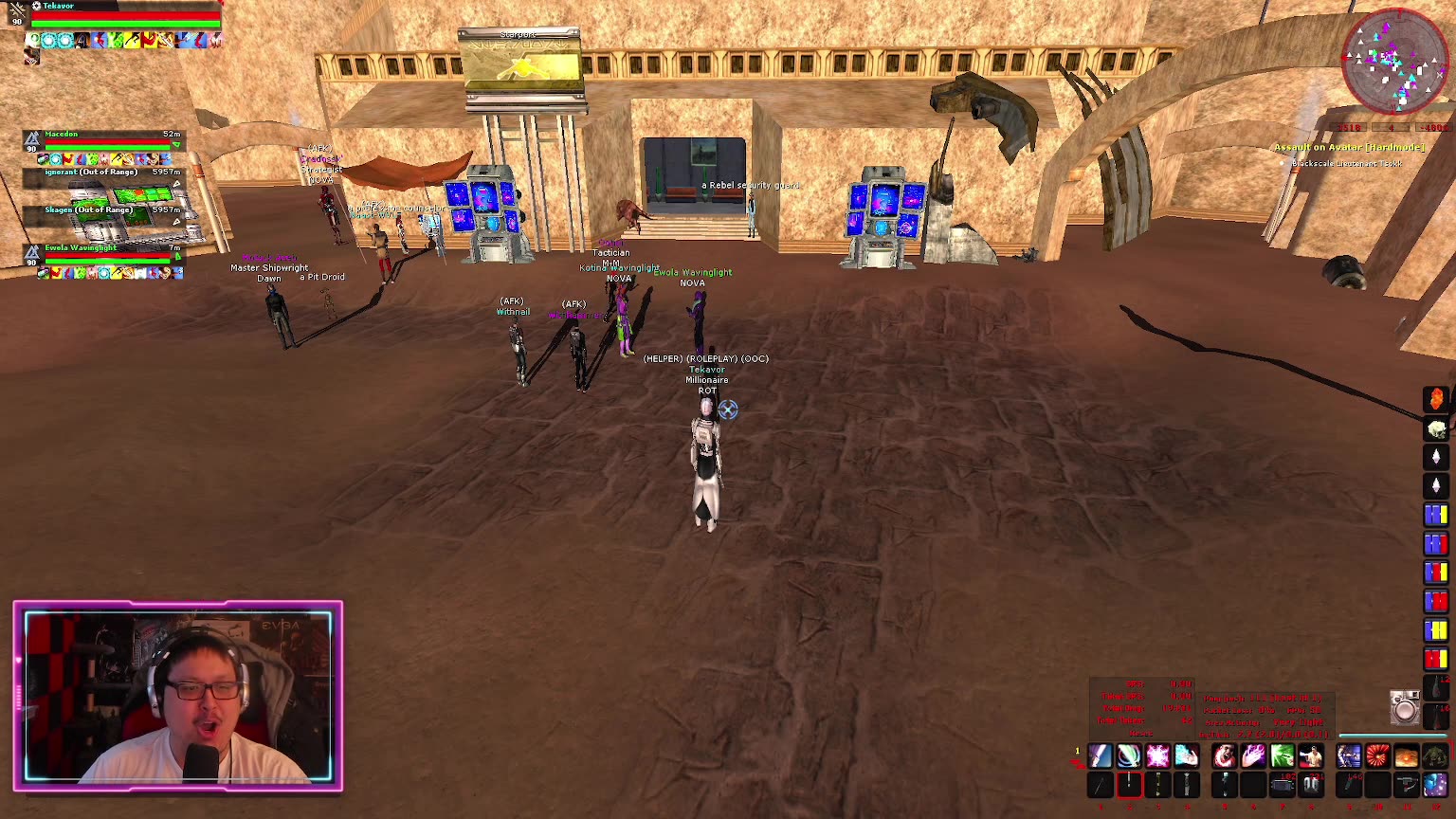Use the blue Force hand ability in slot 4
This screenshot has height=819, width=1456.
[x=1186, y=755]
